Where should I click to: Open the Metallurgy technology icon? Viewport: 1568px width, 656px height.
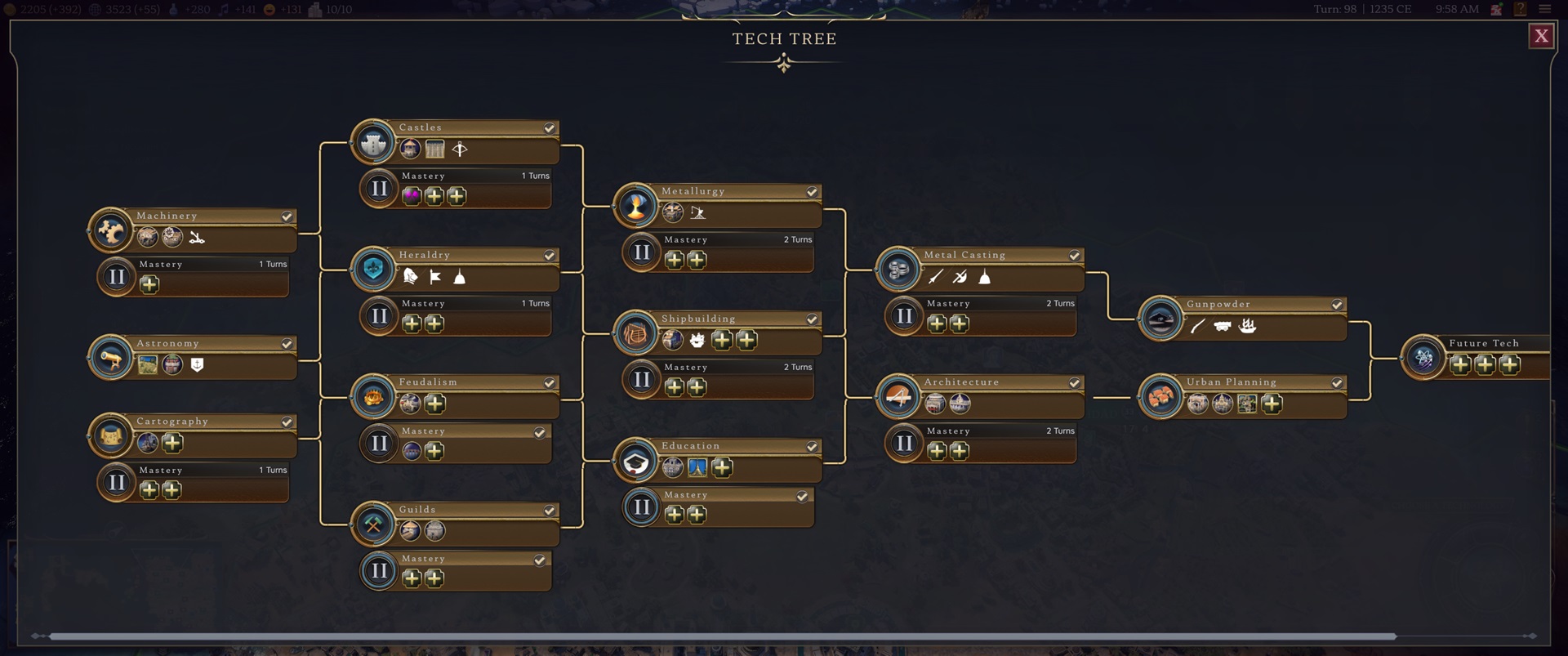636,206
